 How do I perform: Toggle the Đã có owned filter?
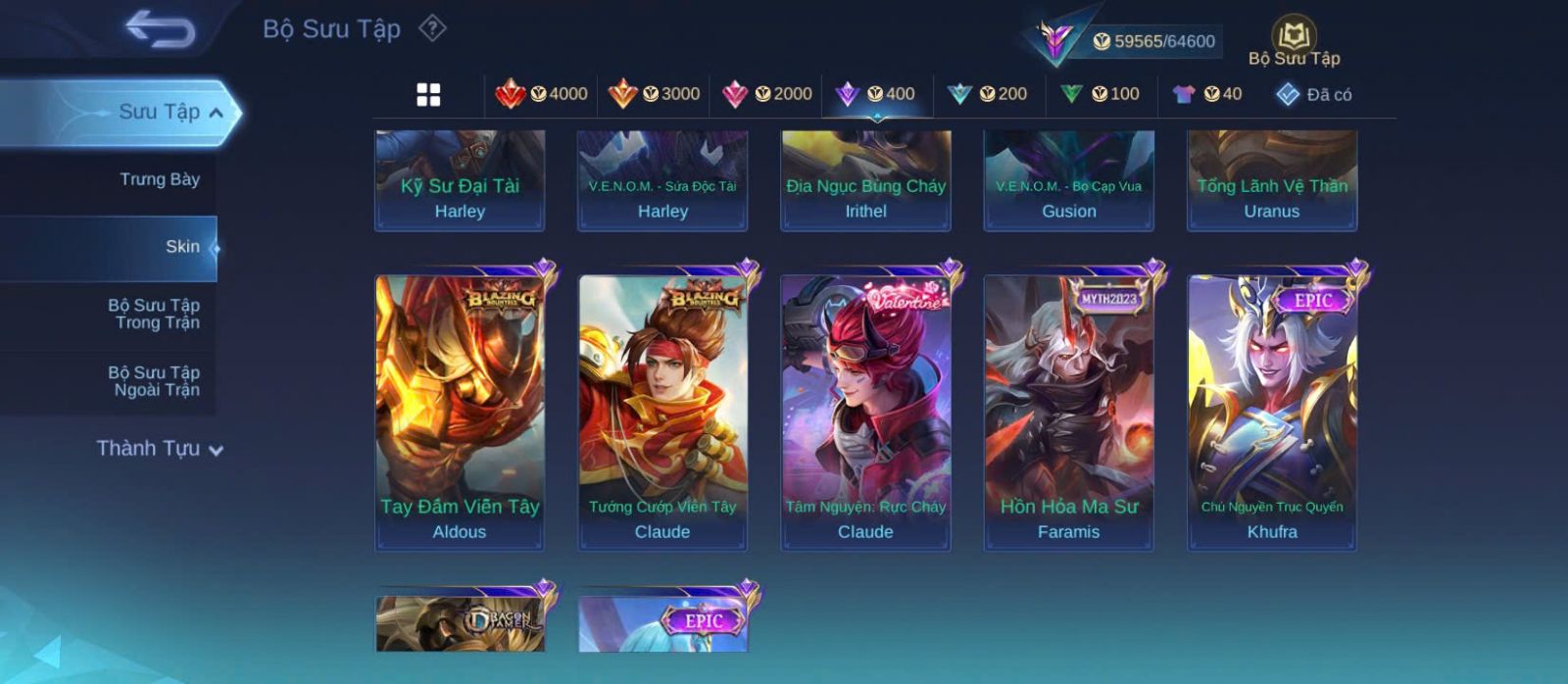1313,94
